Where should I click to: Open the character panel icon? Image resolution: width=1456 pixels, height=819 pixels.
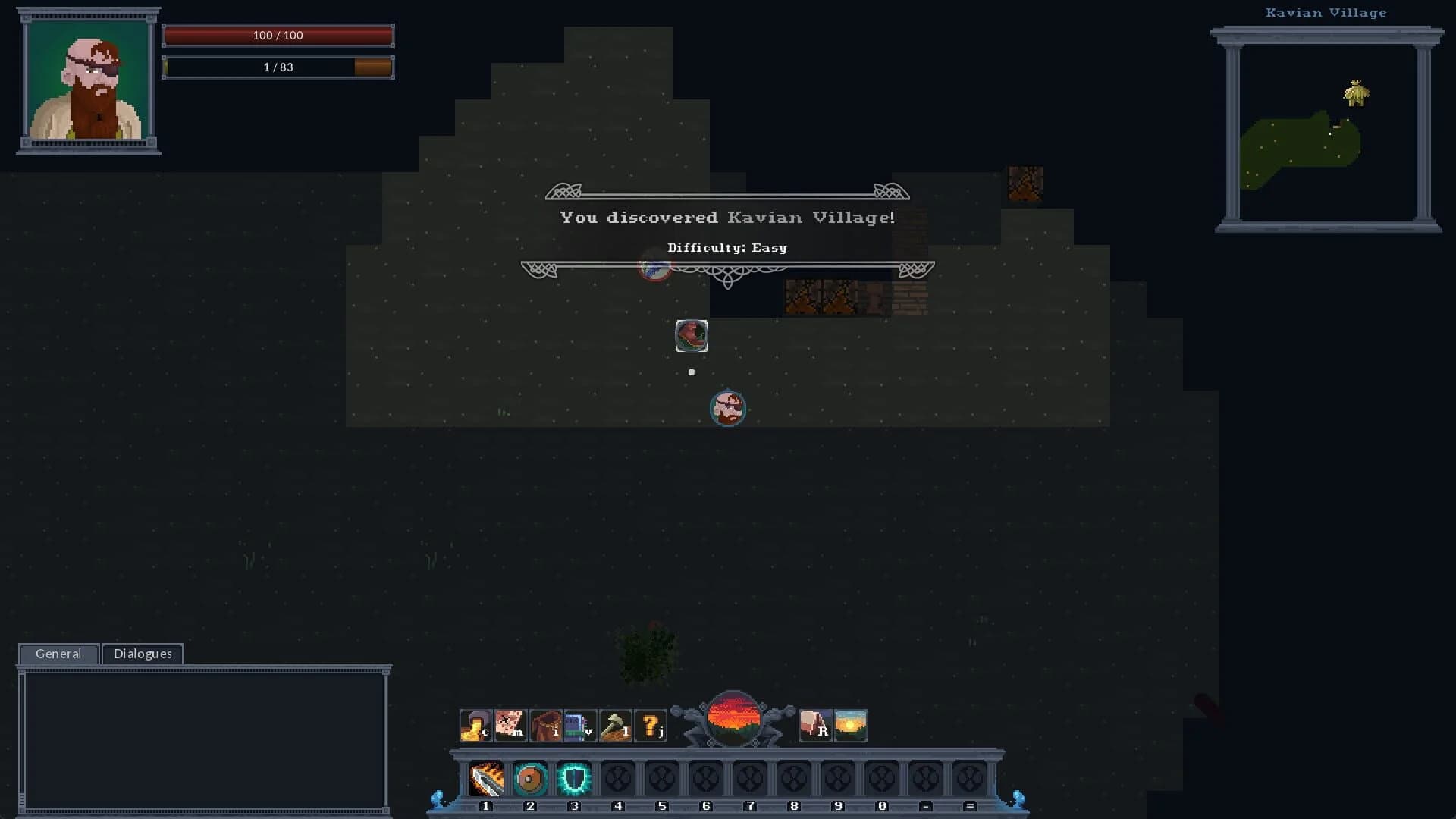[475, 724]
